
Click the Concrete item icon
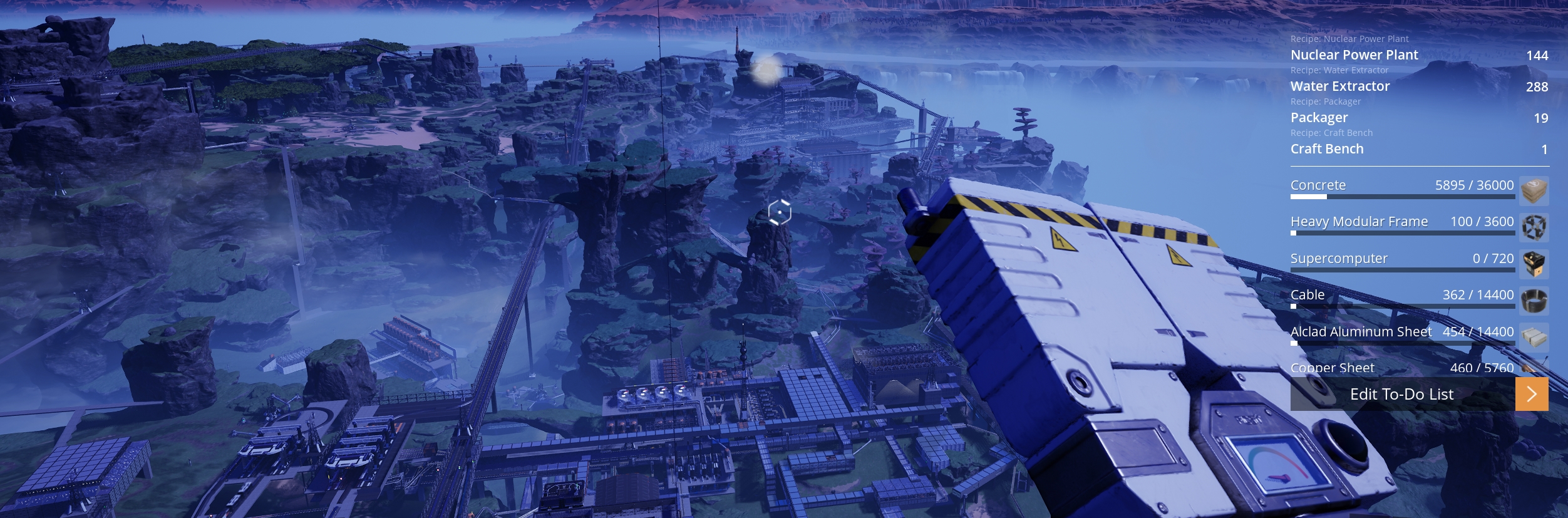tap(1534, 190)
